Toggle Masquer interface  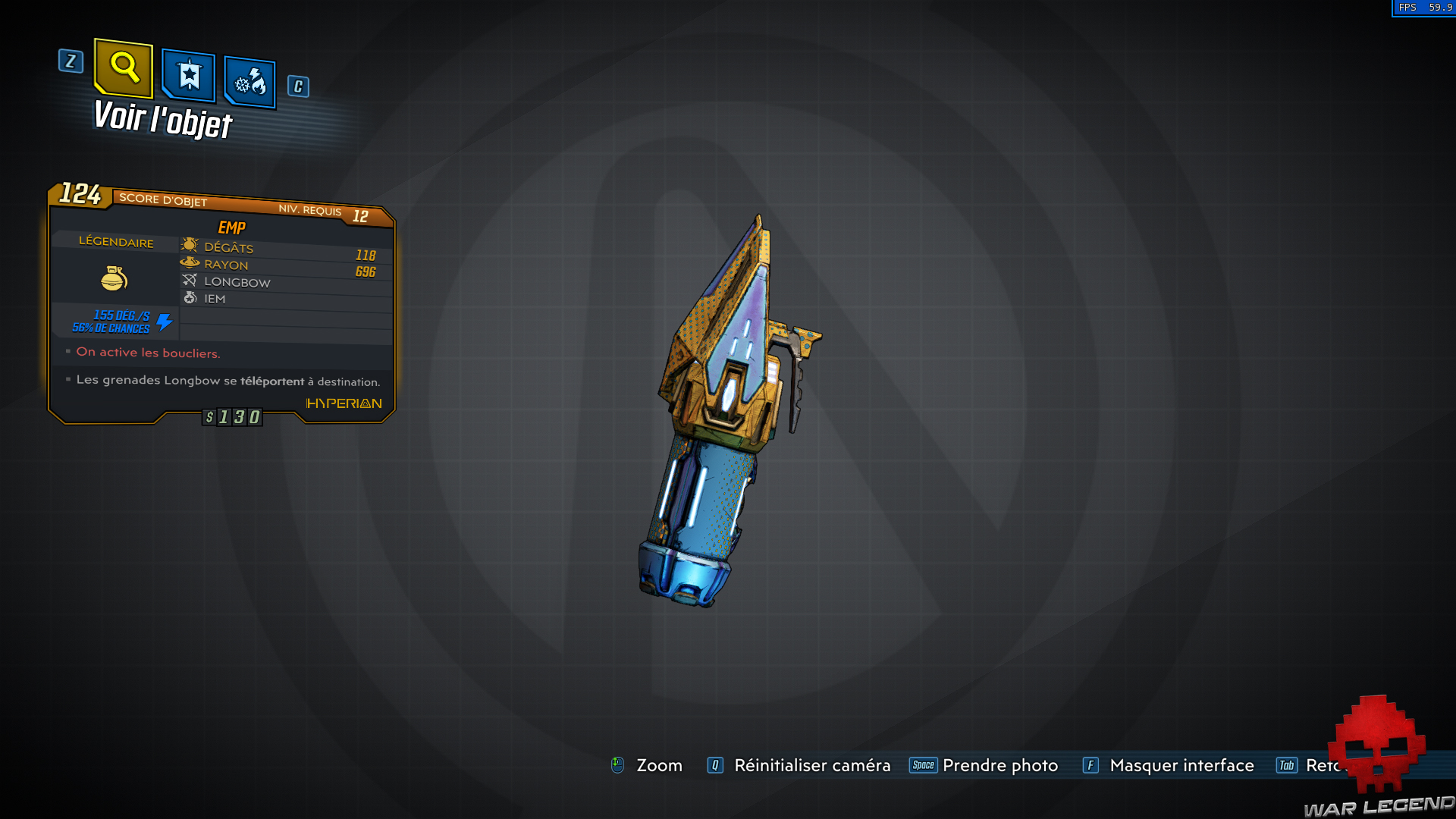pyautogui.click(x=1181, y=765)
